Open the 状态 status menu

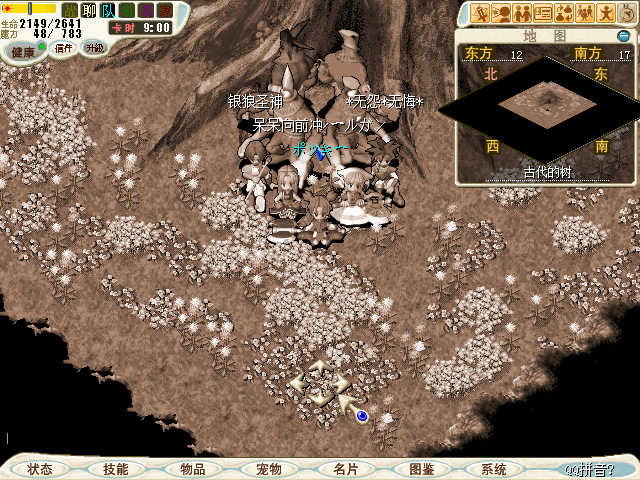point(41,468)
